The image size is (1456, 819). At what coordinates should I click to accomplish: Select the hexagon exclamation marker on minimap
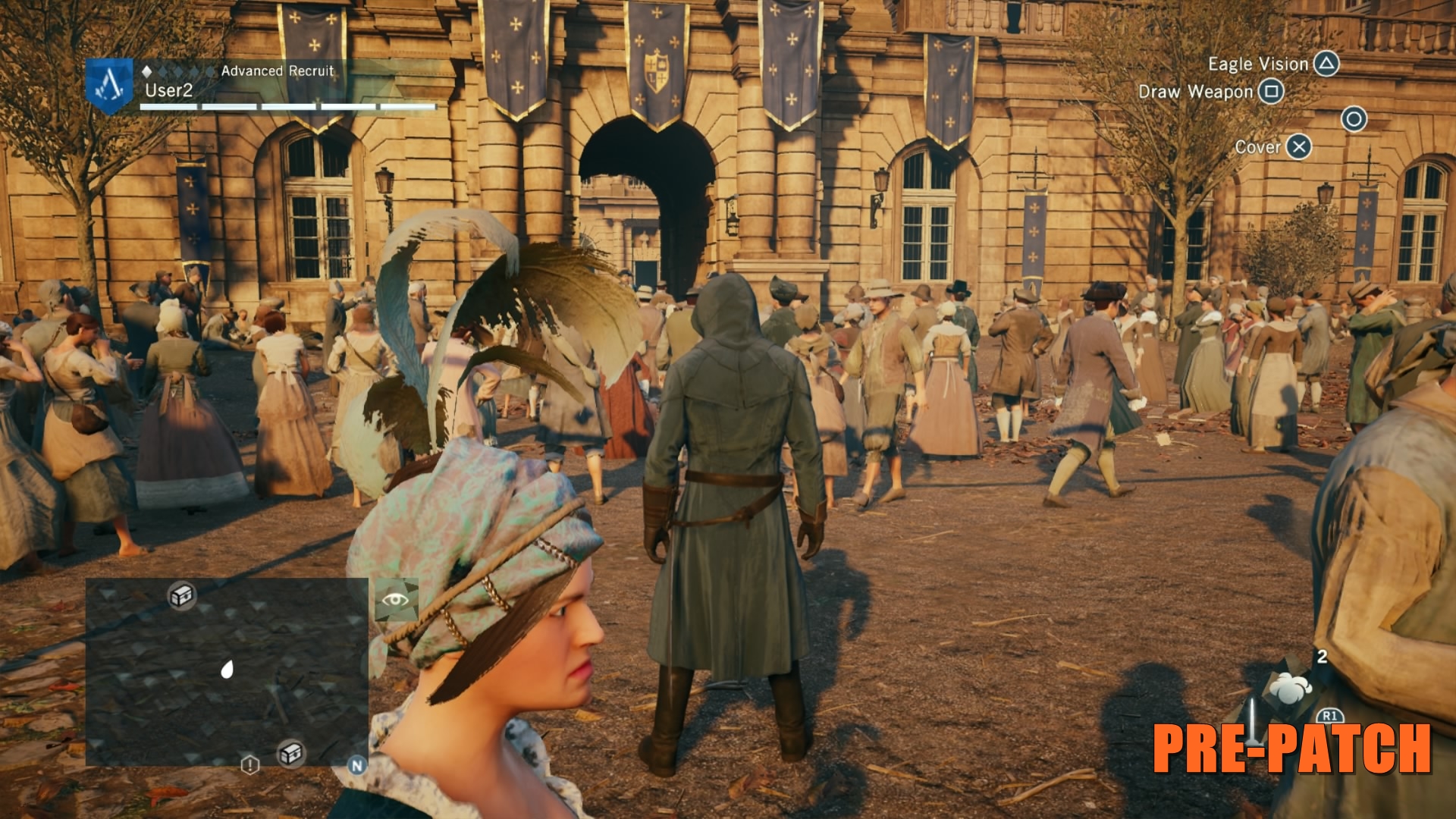point(250,764)
